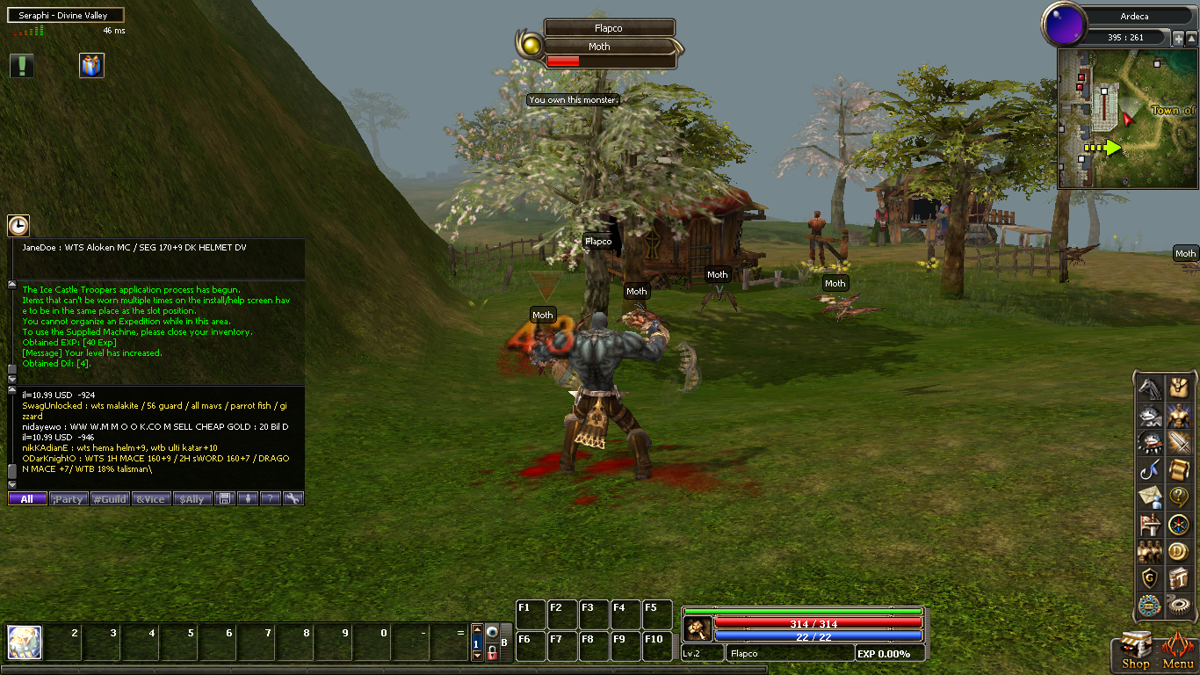Toggle the hotbar padlock lock

pyautogui.click(x=493, y=651)
